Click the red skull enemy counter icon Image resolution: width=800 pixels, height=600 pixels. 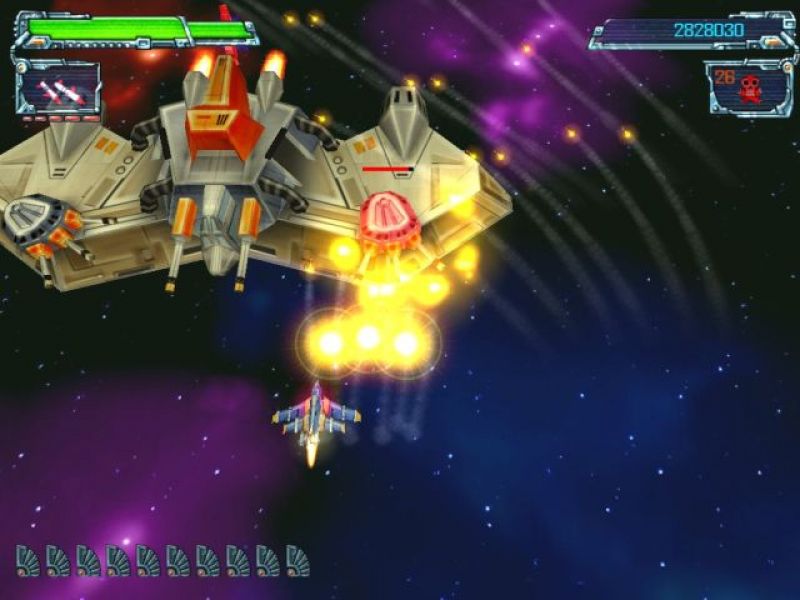click(x=751, y=90)
